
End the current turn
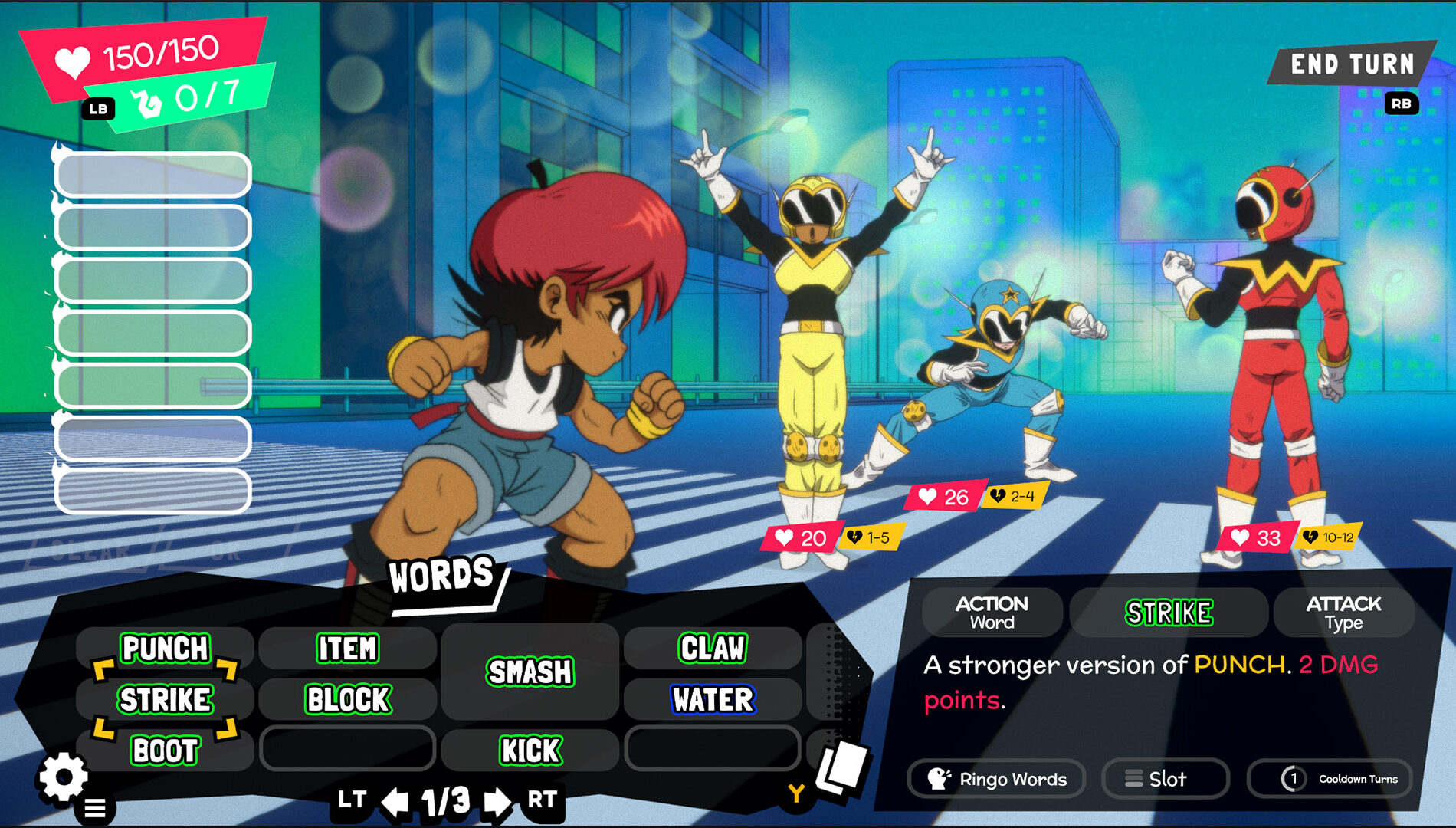[1352, 64]
